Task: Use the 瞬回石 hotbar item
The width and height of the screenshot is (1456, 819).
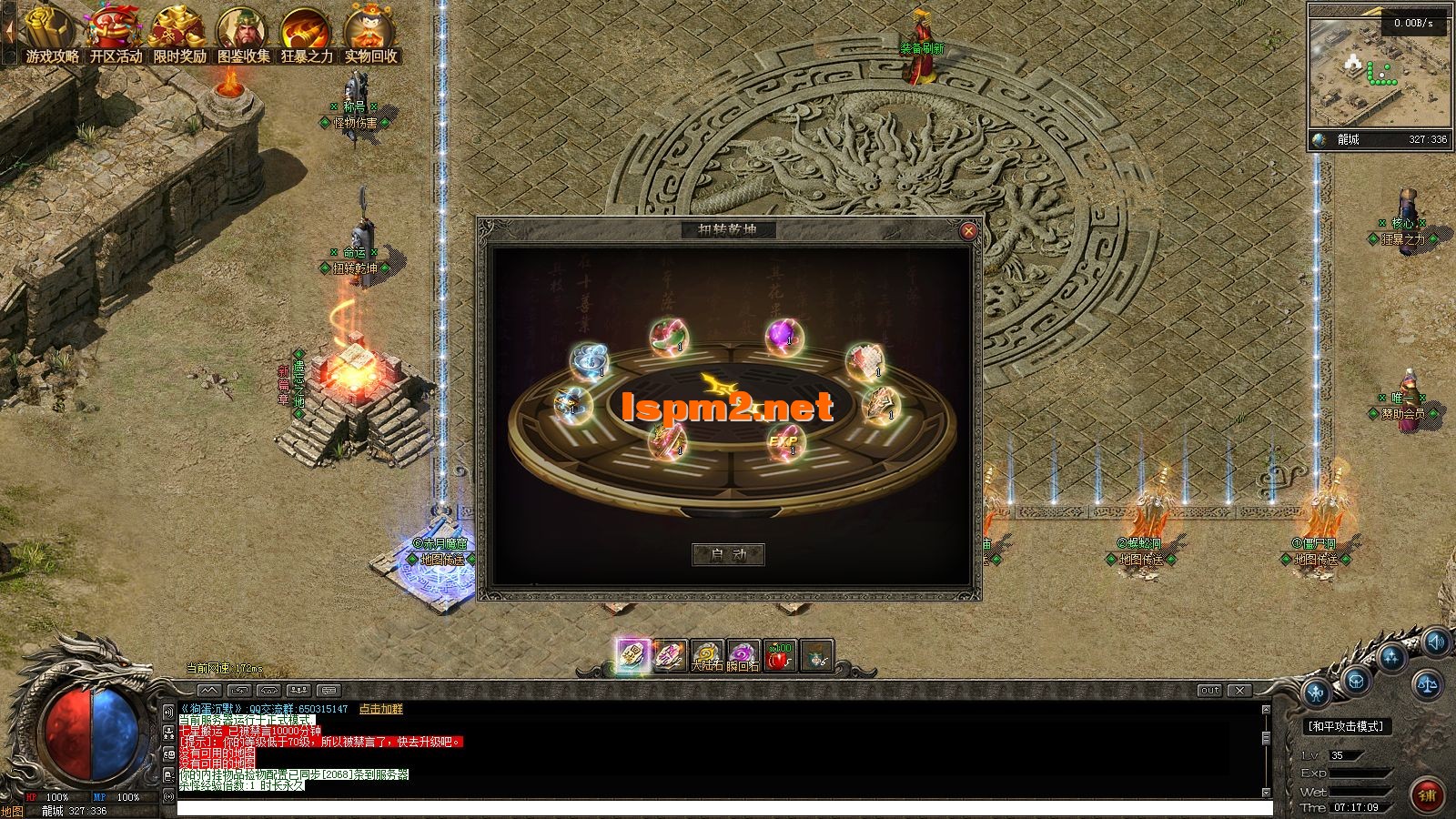Action: [x=743, y=656]
